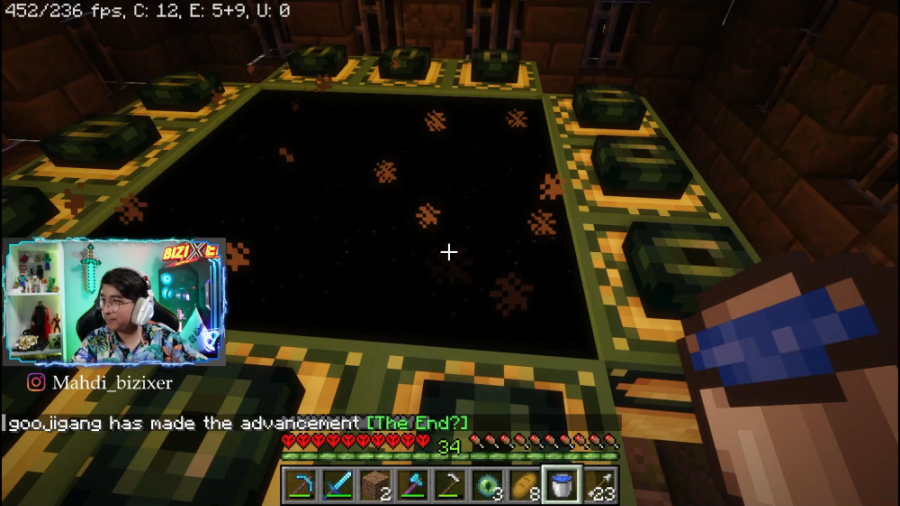Click The End? advancement in chat
Image resolution: width=900 pixels, height=506 pixels.
(x=417, y=423)
